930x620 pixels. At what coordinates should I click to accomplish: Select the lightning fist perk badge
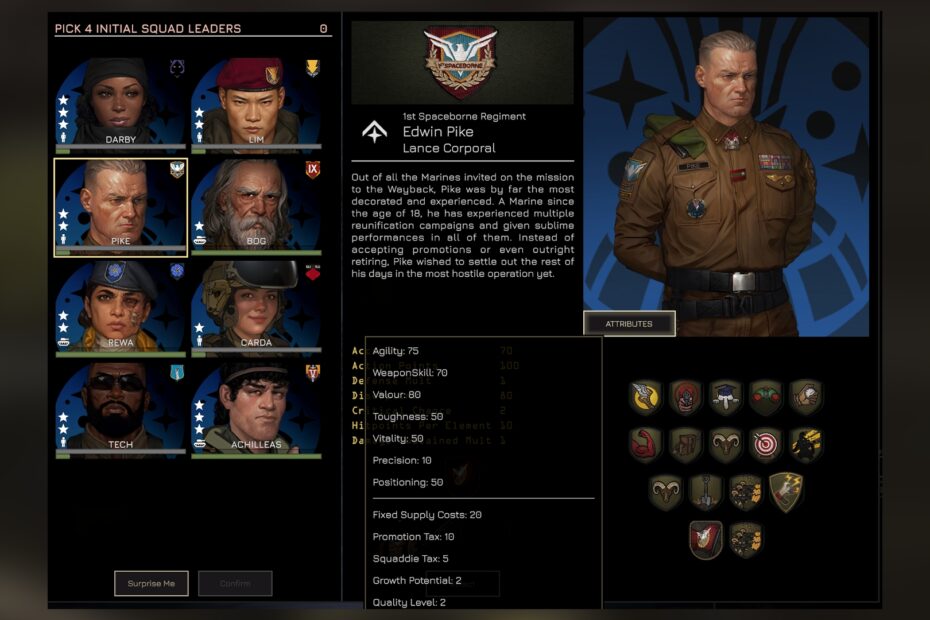[x=785, y=492]
